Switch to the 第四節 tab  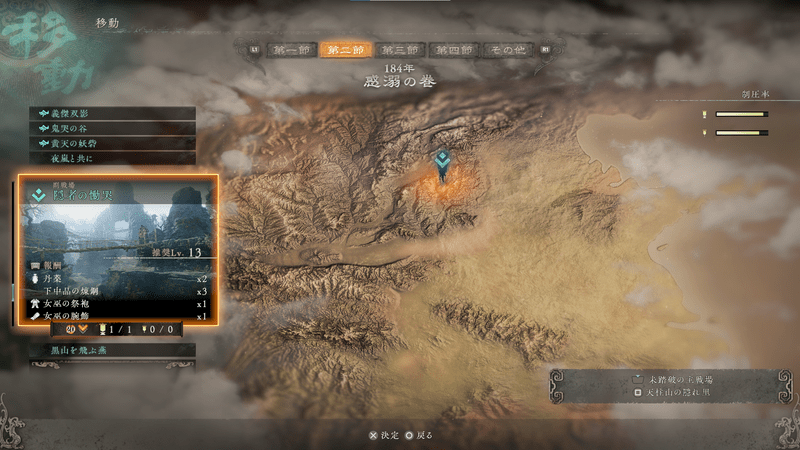(x=454, y=49)
